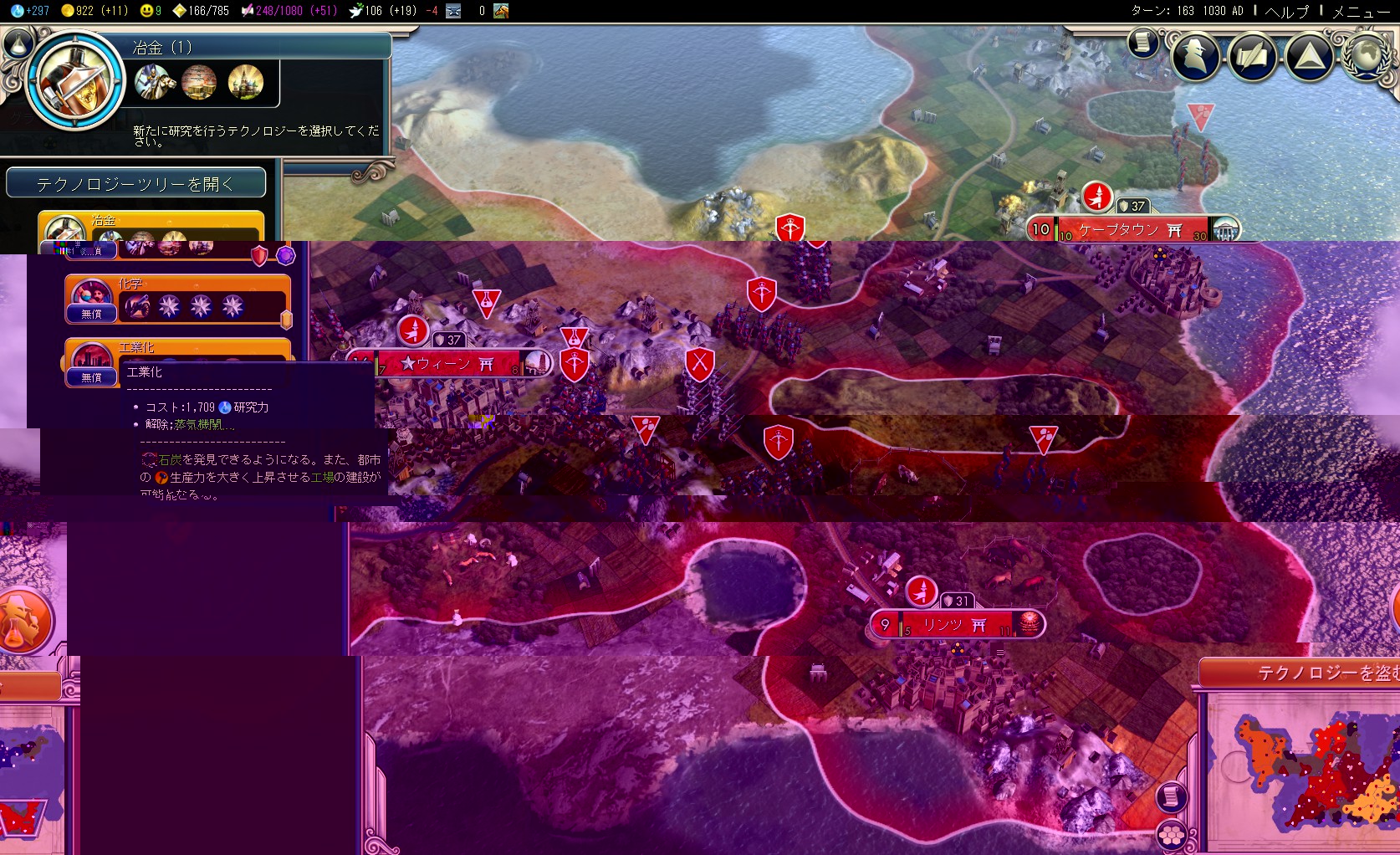Click the gold treasury readout in top bar
The height and width of the screenshot is (855, 1400).
[x=94, y=11]
